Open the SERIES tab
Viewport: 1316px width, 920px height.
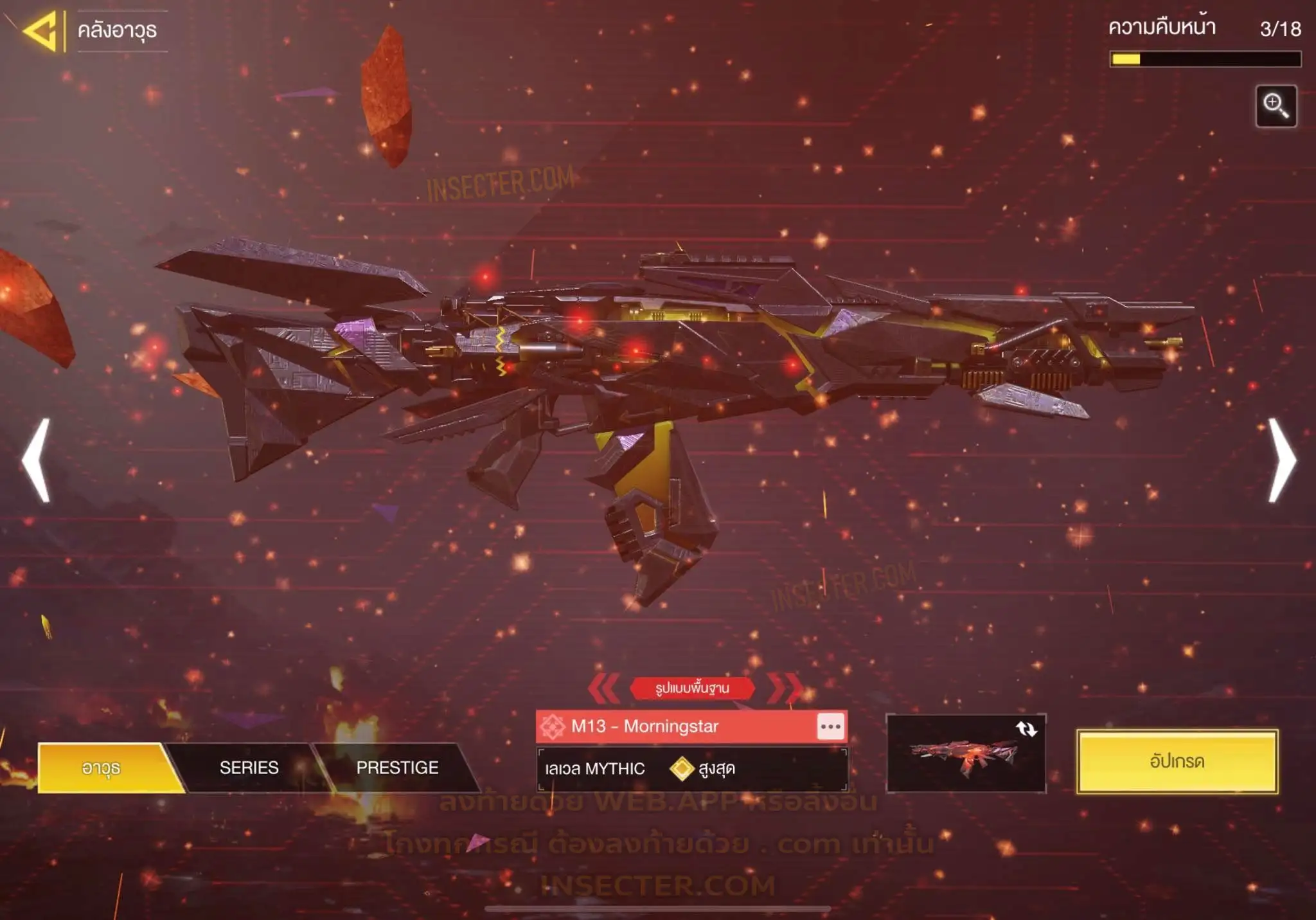[x=249, y=768]
